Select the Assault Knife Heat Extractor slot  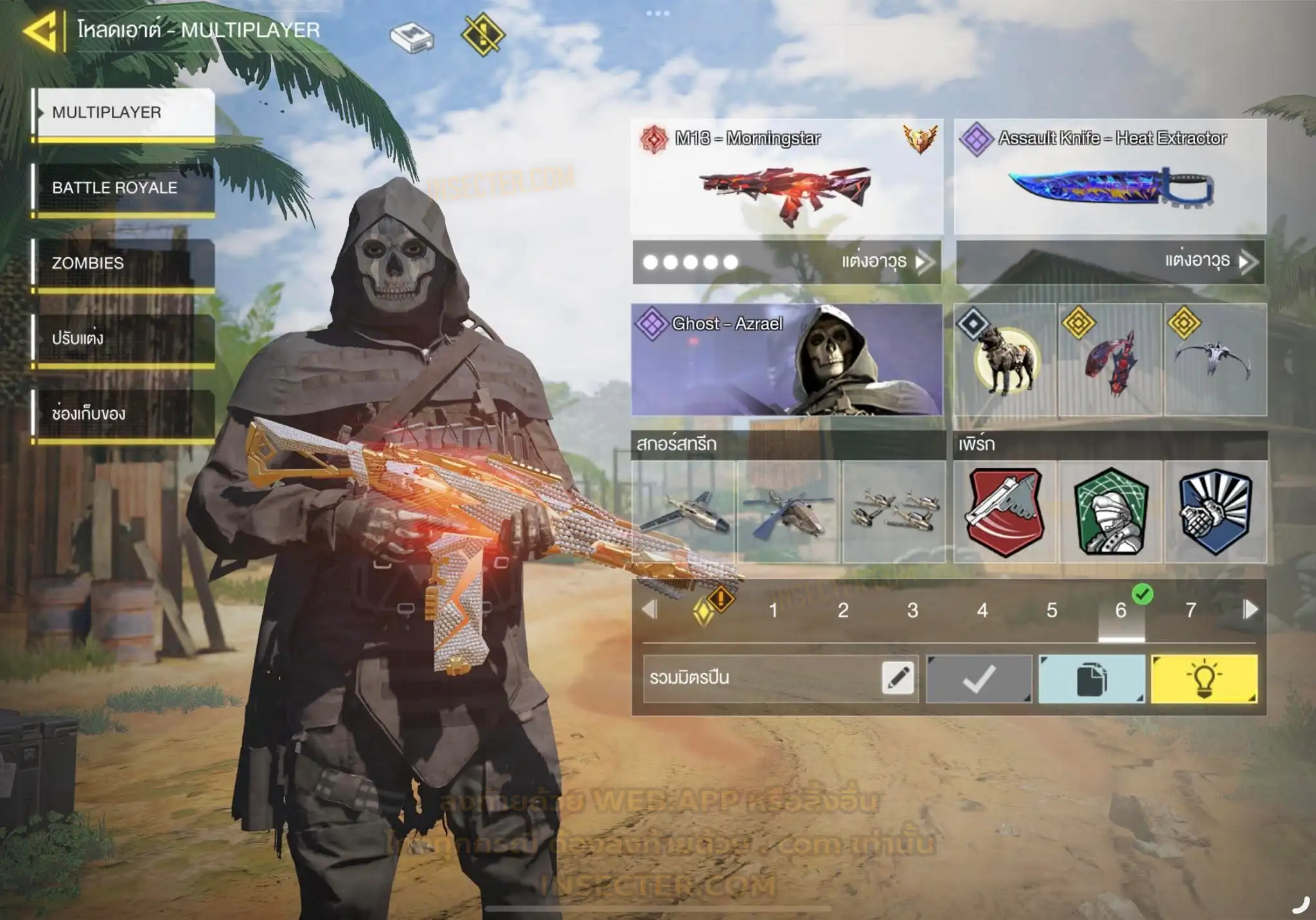1110,177
